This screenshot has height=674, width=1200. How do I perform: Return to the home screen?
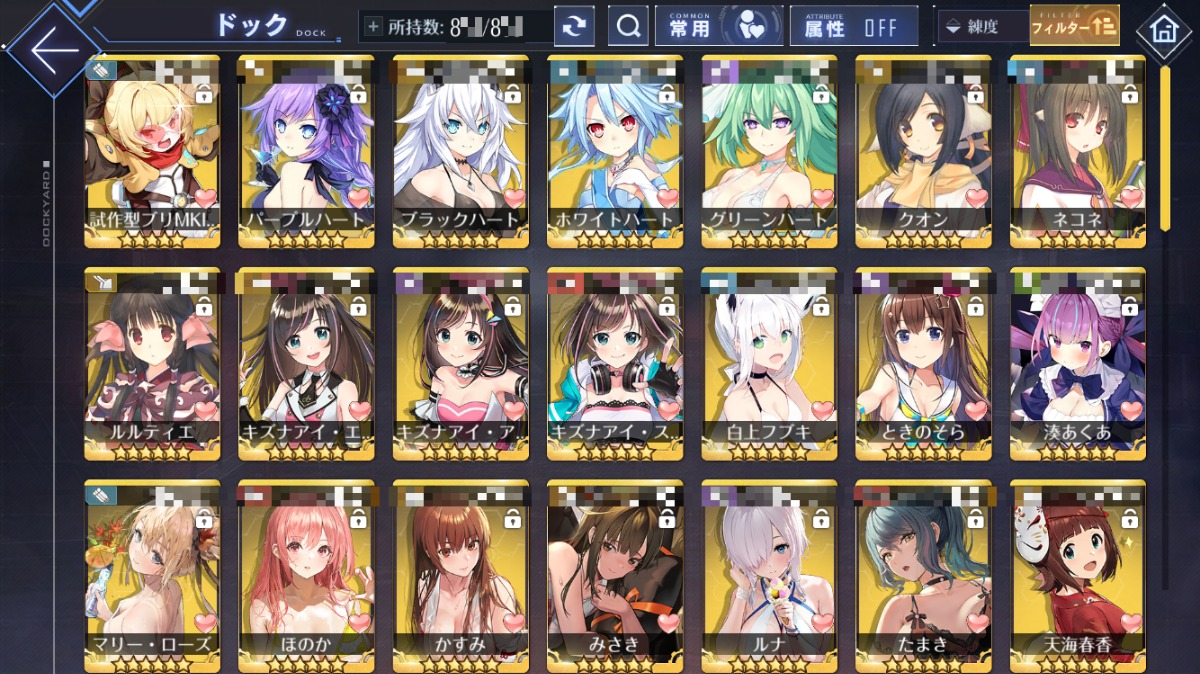point(1164,28)
